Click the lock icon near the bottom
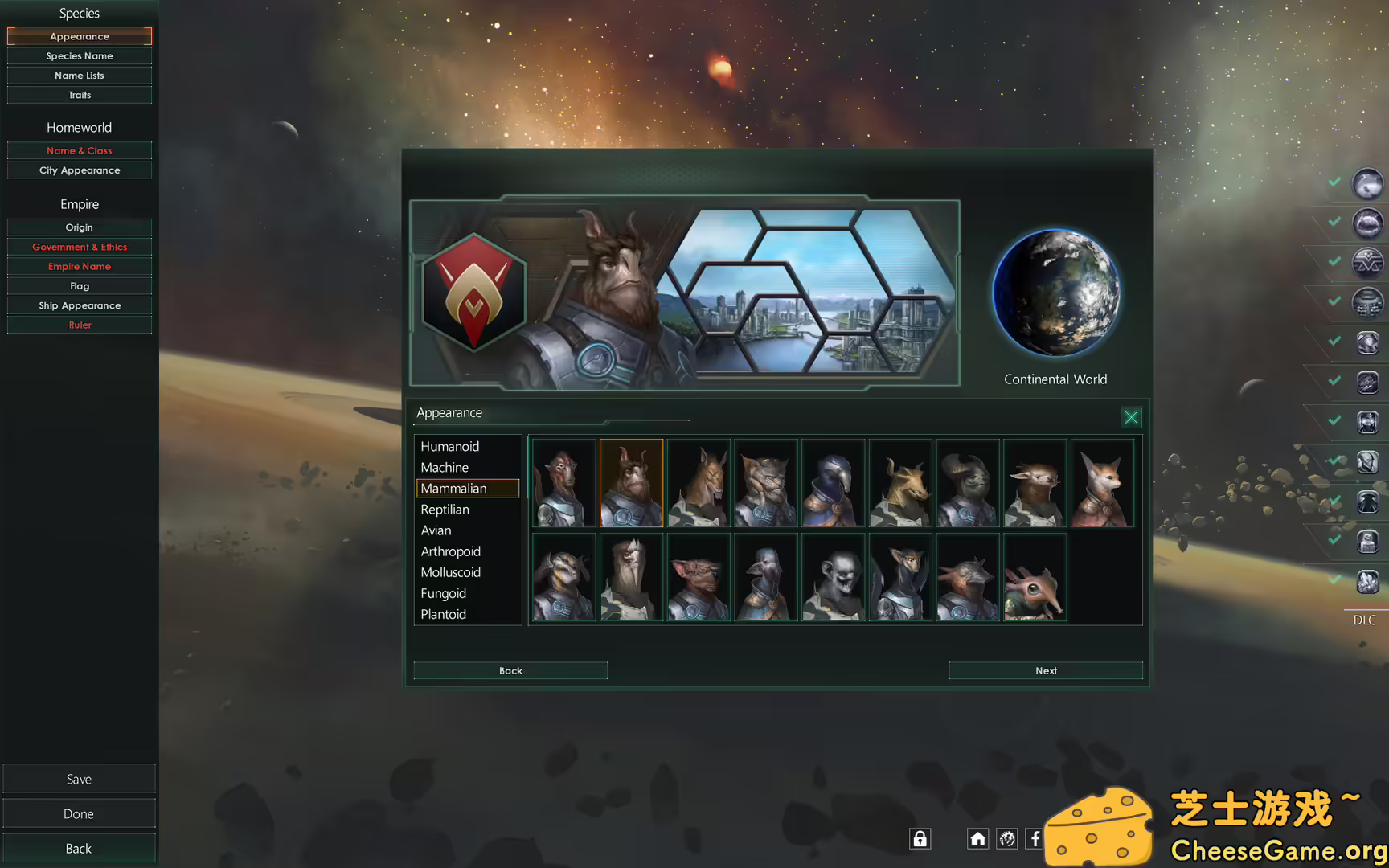 click(x=920, y=838)
